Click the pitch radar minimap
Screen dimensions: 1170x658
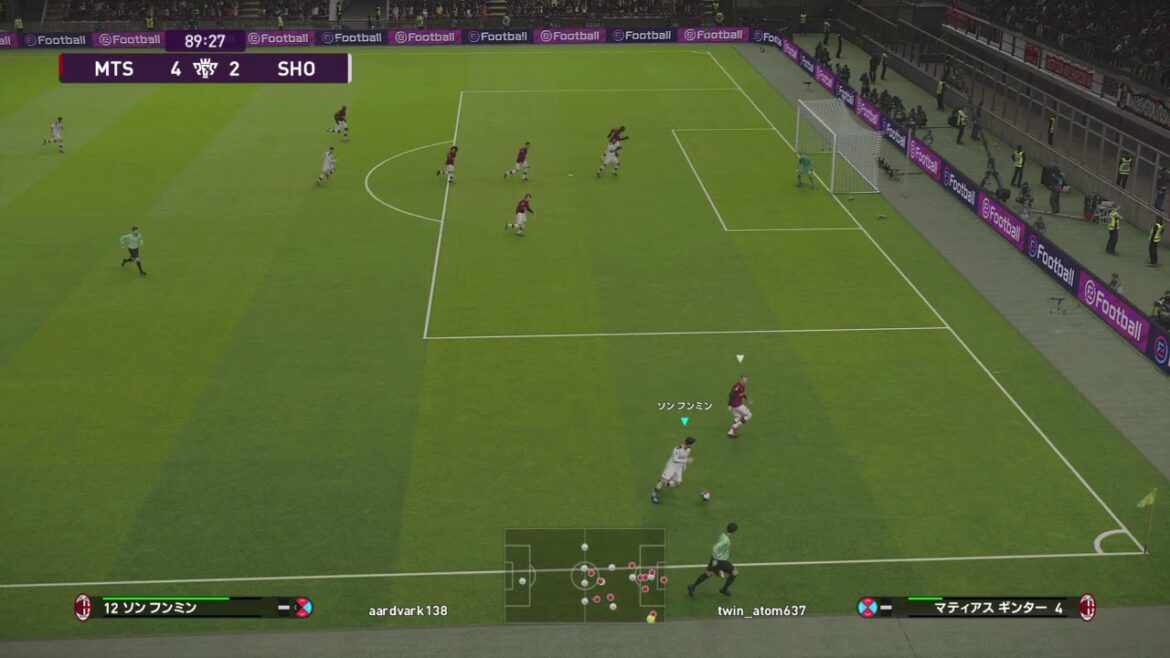[x=585, y=575]
